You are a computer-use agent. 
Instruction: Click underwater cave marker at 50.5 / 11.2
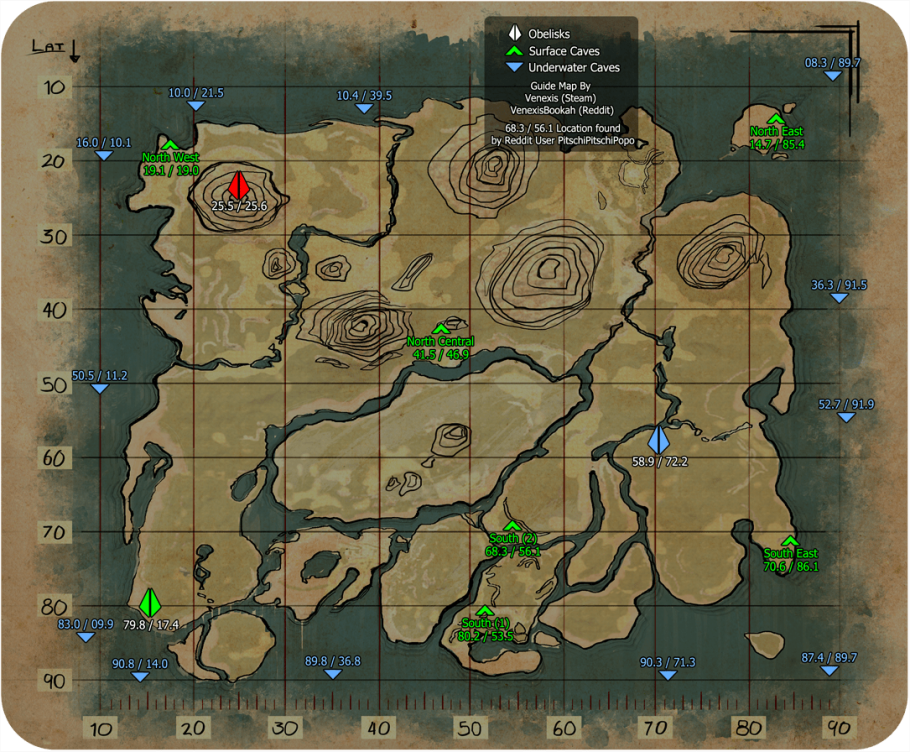click(99, 389)
